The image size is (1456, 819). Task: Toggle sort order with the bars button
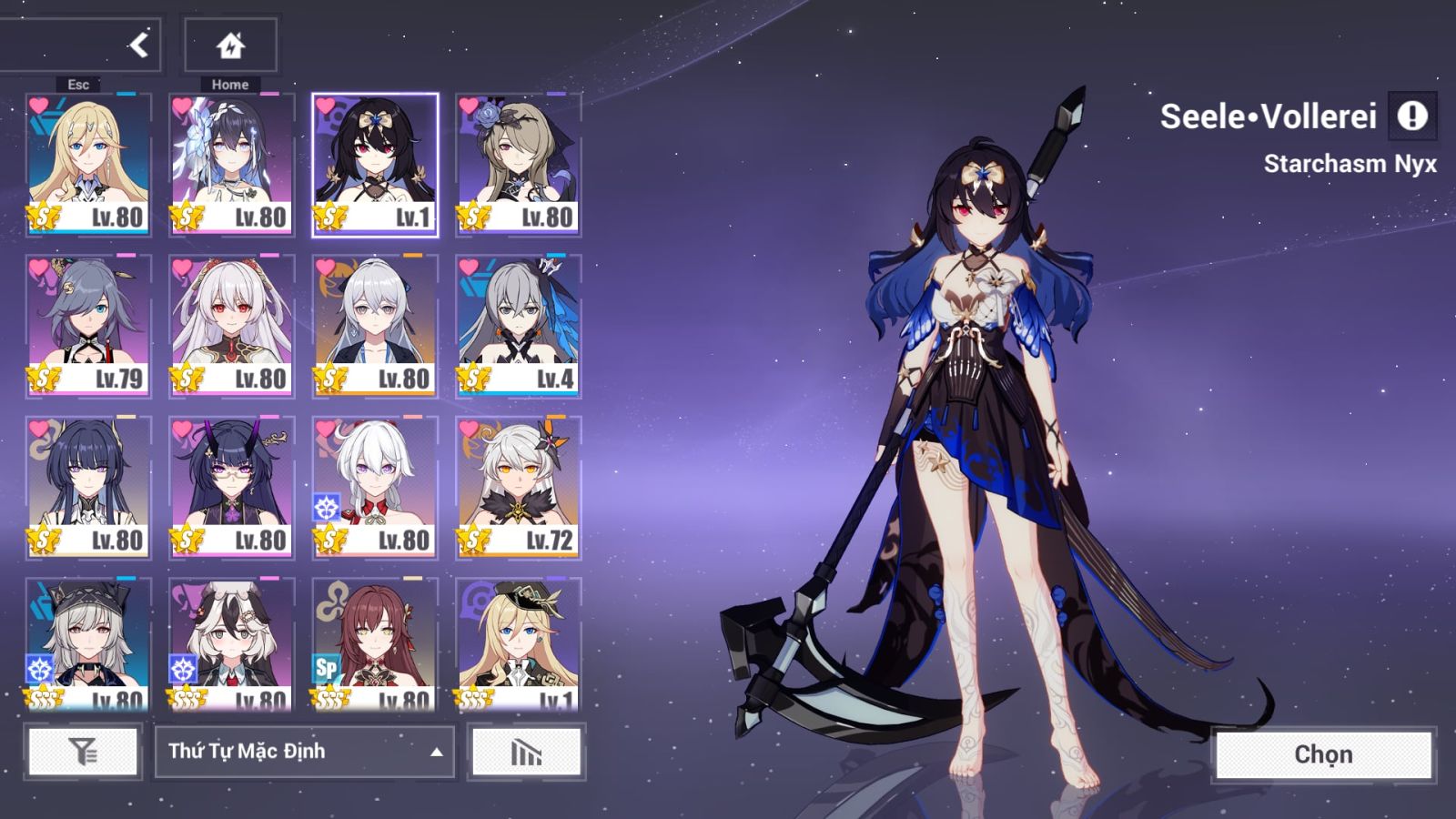click(x=526, y=752)
